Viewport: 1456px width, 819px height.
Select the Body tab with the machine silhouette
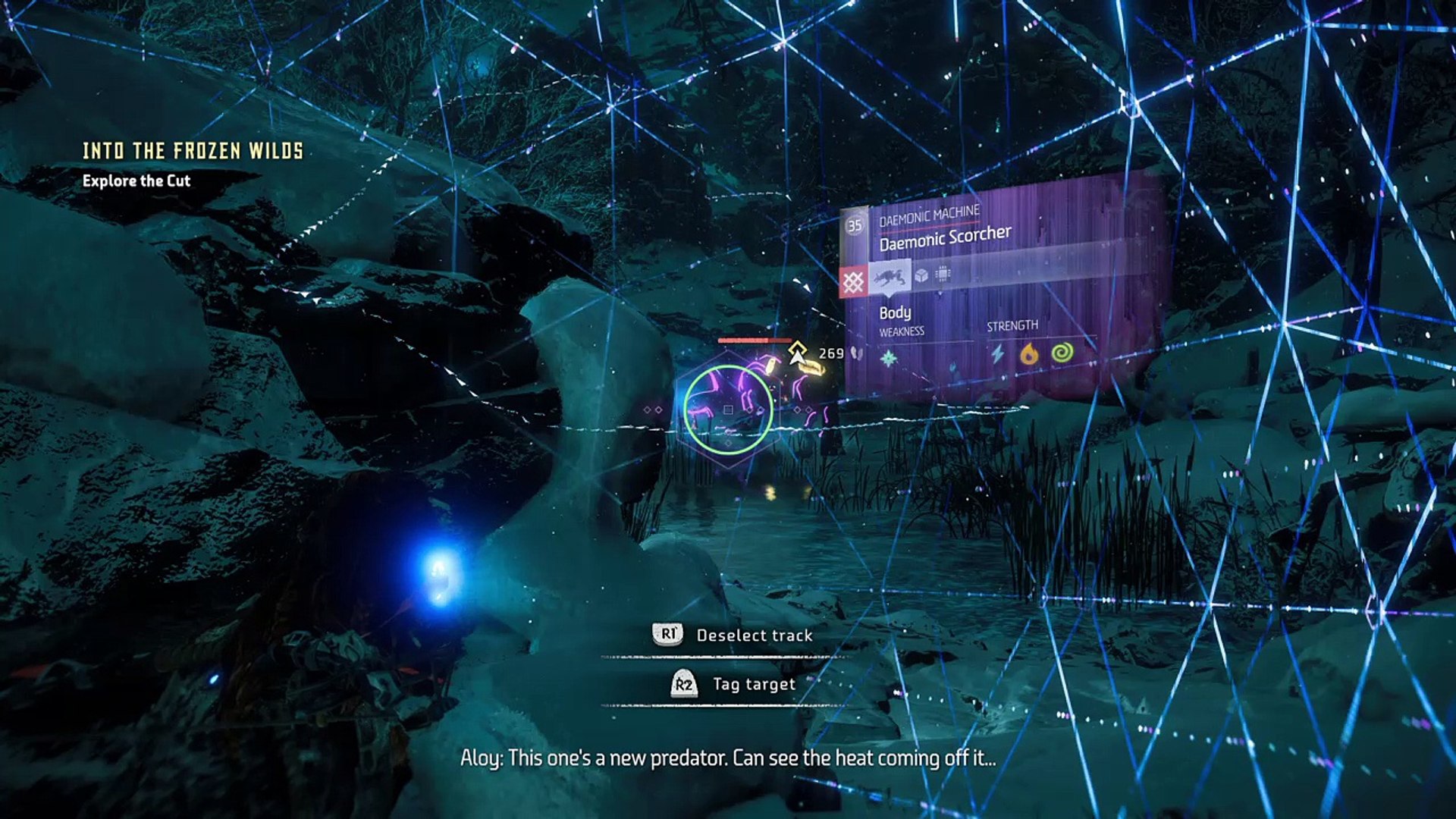click(x=891, y=277)
